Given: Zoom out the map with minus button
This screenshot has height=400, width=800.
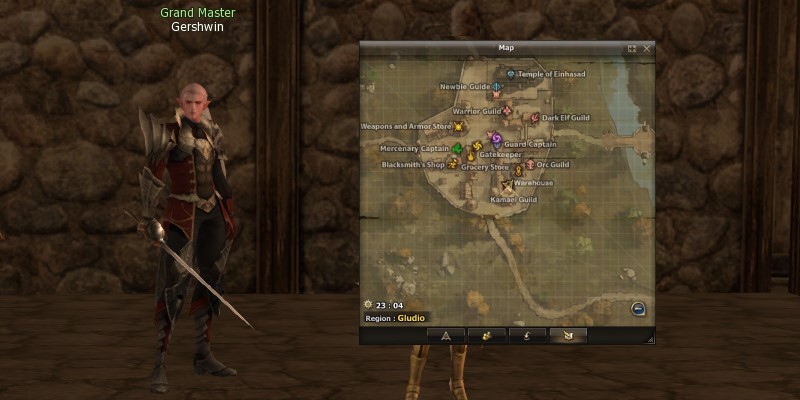Looking at the screenshot, I should pyautogui.click(x=638, y=308).
